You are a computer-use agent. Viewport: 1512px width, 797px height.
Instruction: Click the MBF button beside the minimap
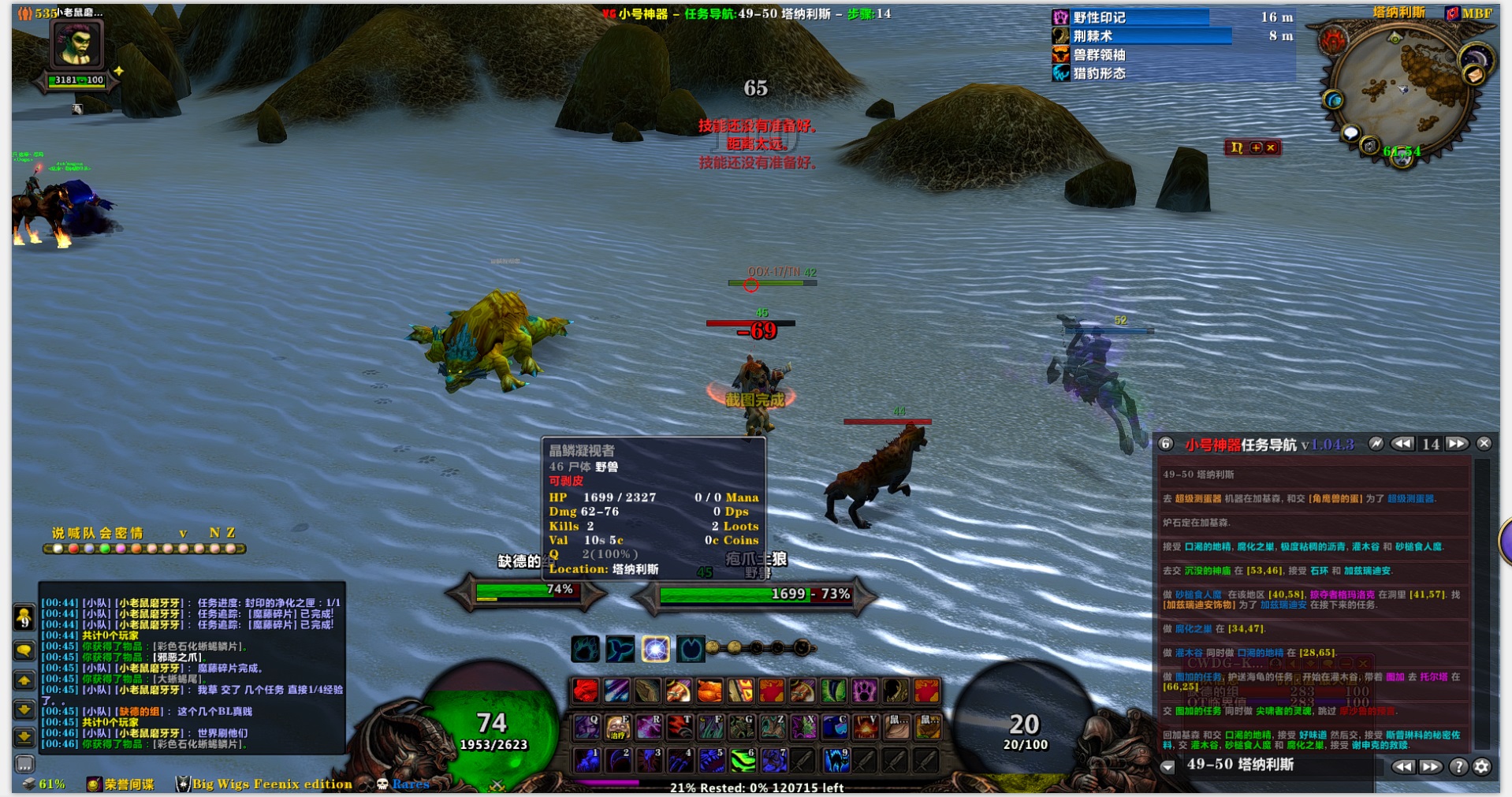(x=1469, y=13)
